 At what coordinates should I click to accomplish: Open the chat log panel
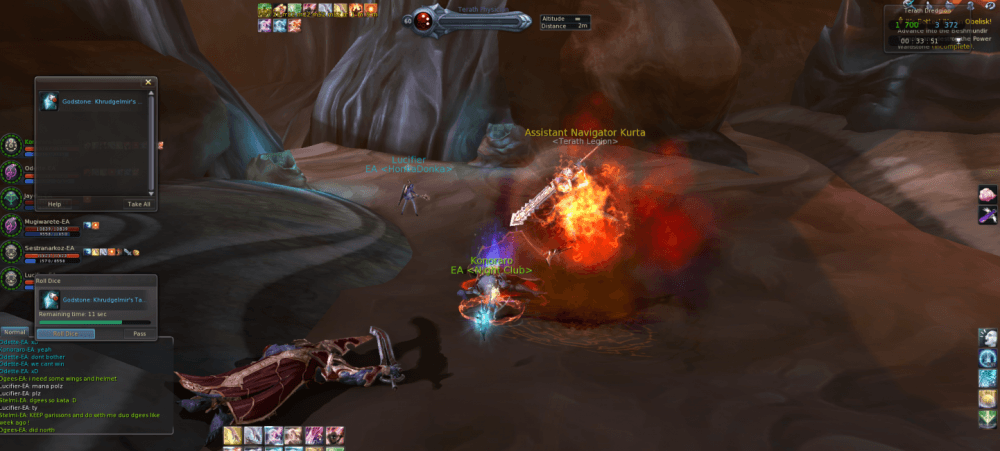[87, 385]
